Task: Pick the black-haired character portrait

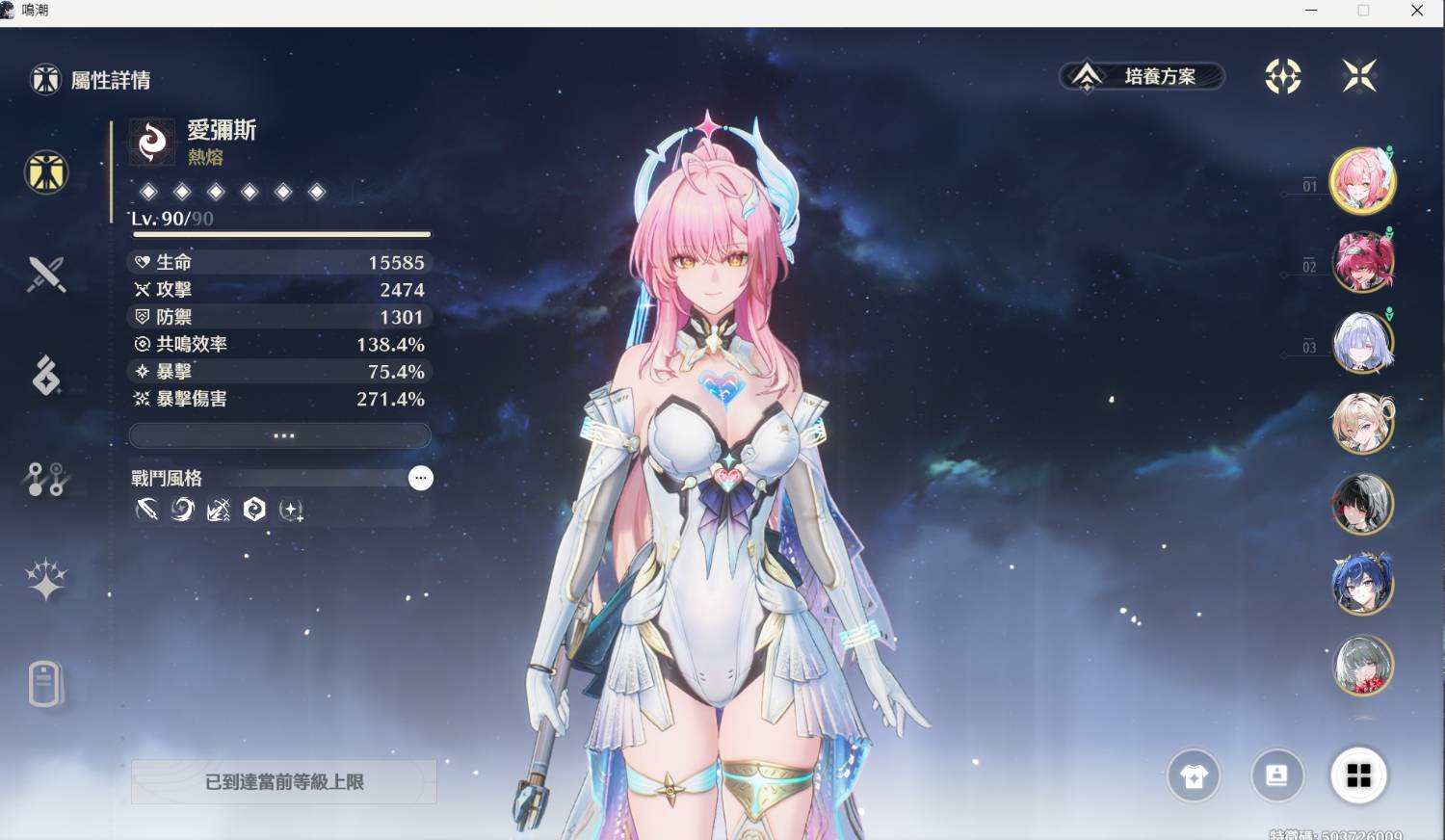Action: (x=1362, y=503)
